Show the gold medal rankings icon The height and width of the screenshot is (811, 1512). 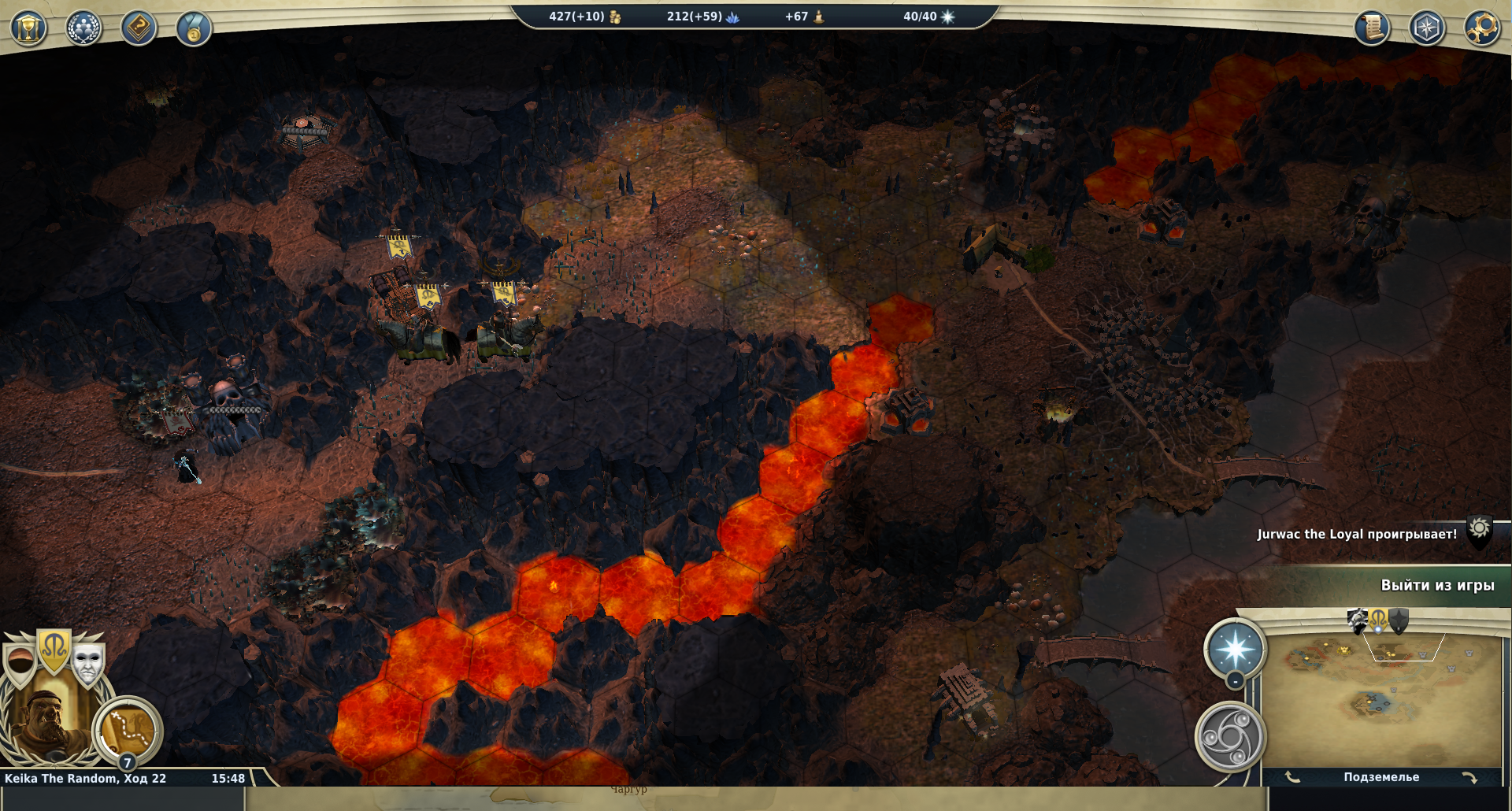pyautogui.click(x=194, y=29)
